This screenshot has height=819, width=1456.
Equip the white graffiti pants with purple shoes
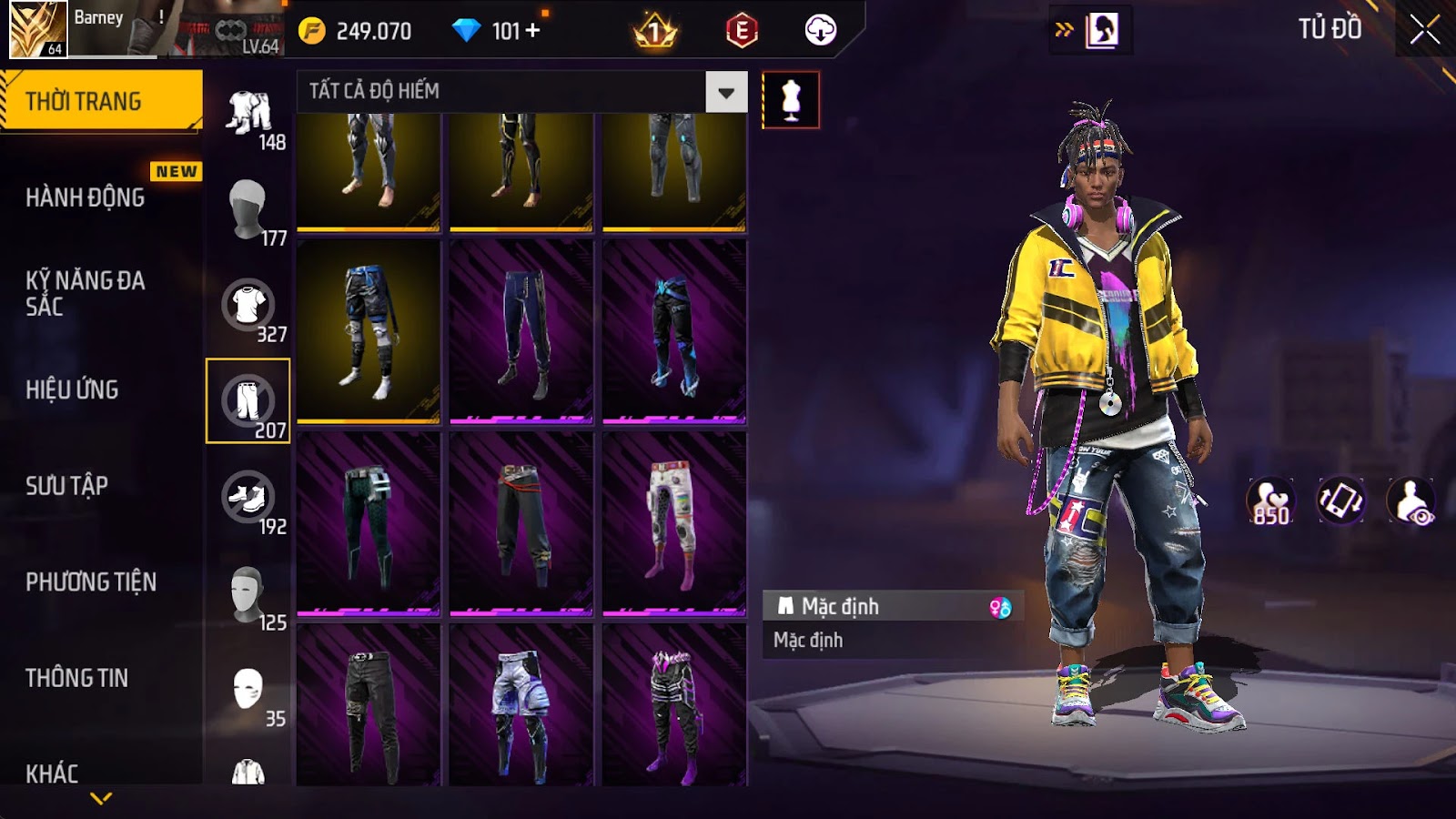point(673,523)
